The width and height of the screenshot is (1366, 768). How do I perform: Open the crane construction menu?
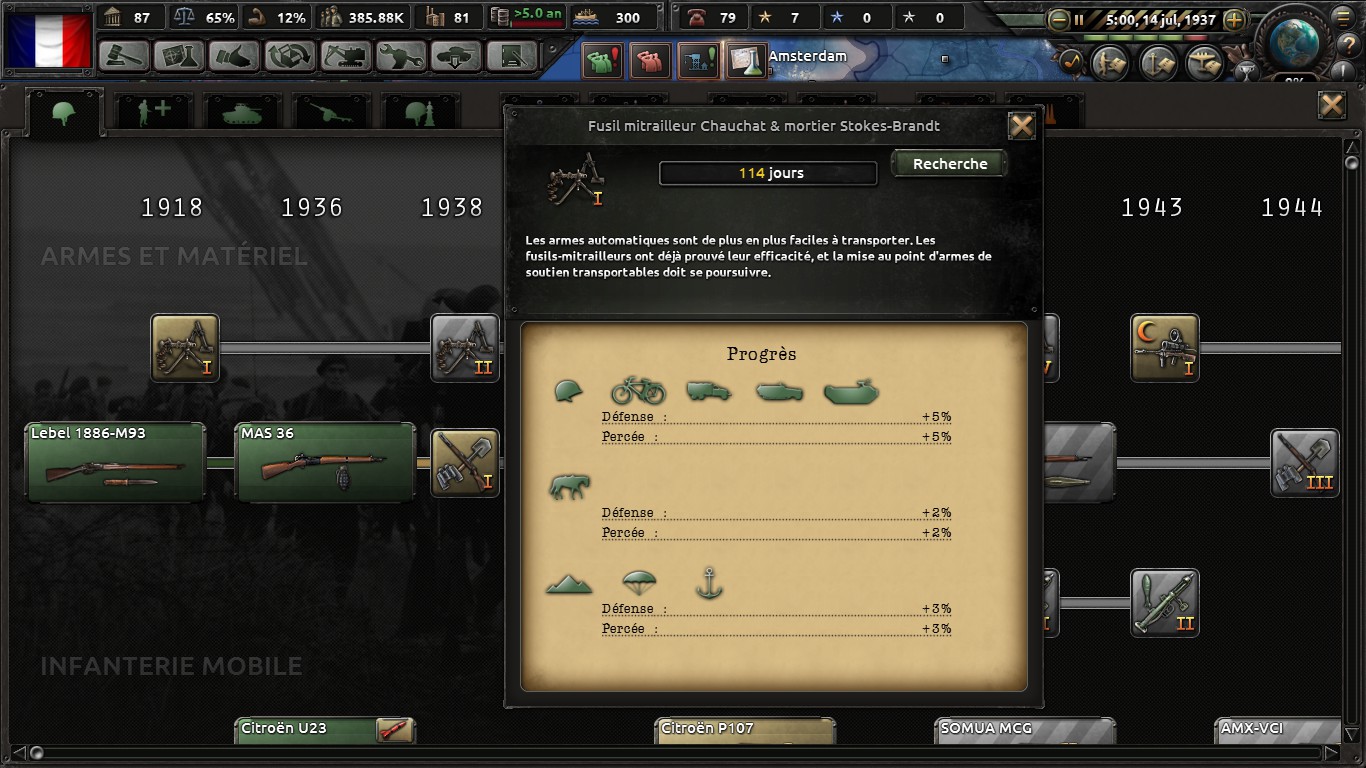click(x=345, y=56)
